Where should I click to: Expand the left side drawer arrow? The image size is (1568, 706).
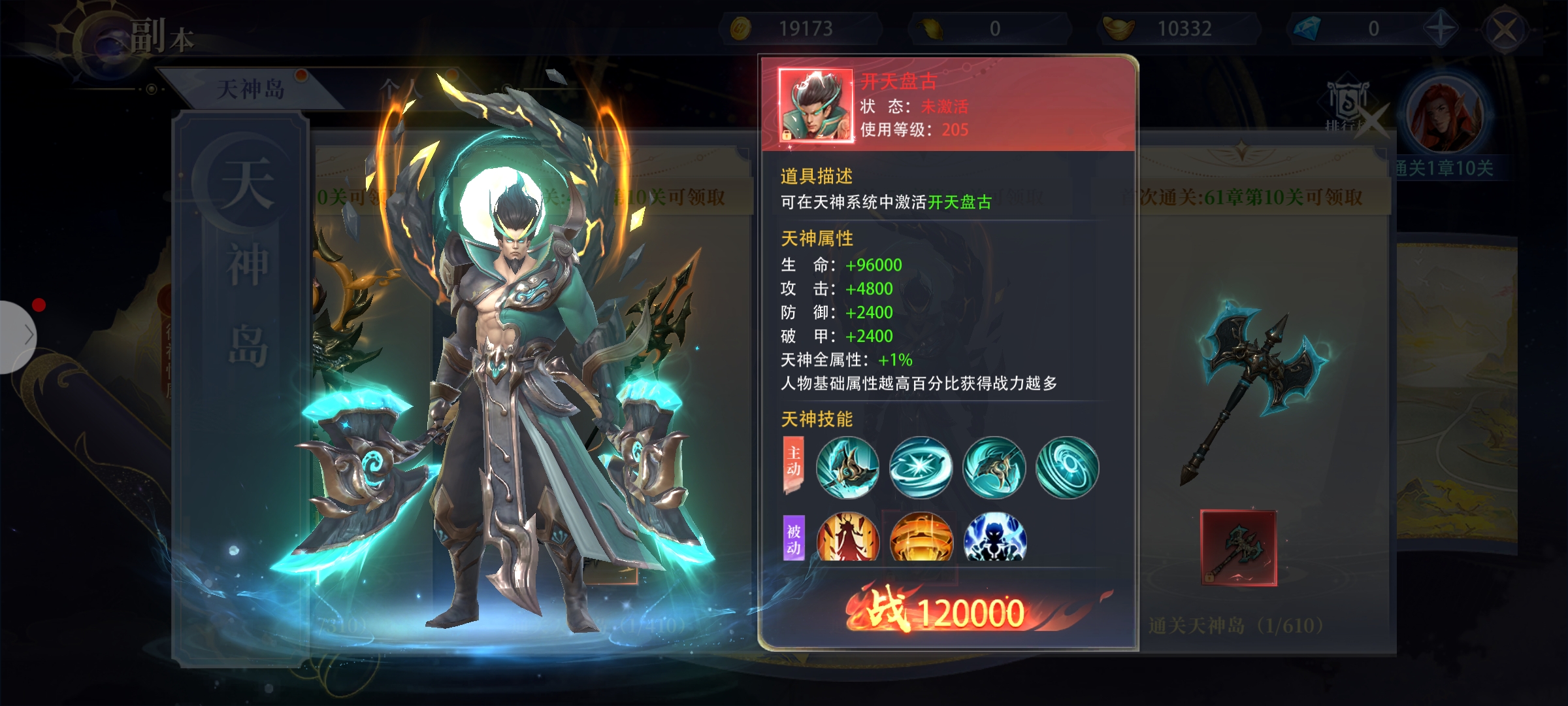tap(20, 336)
